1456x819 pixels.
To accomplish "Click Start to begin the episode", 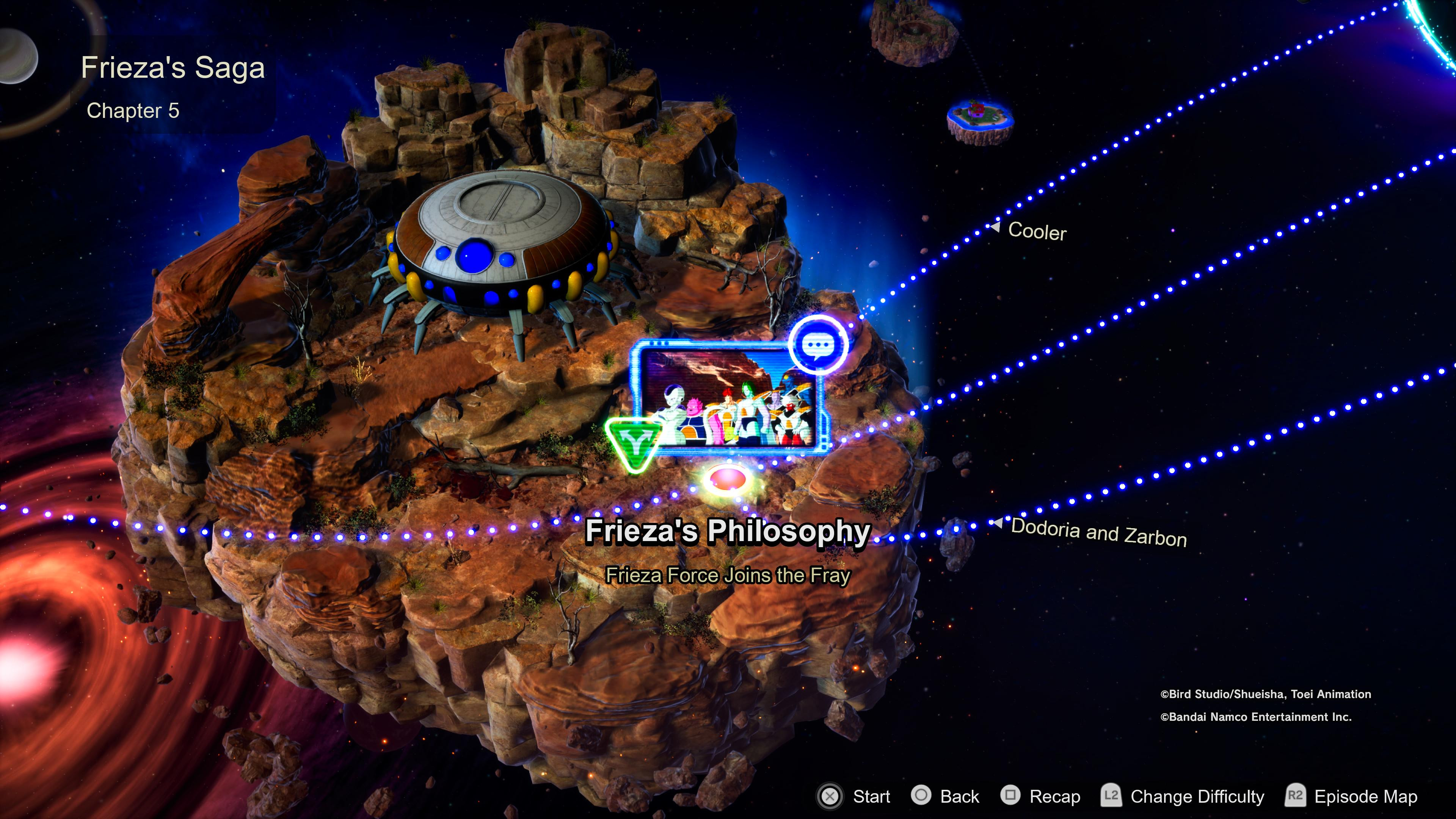I will point(854,796).
